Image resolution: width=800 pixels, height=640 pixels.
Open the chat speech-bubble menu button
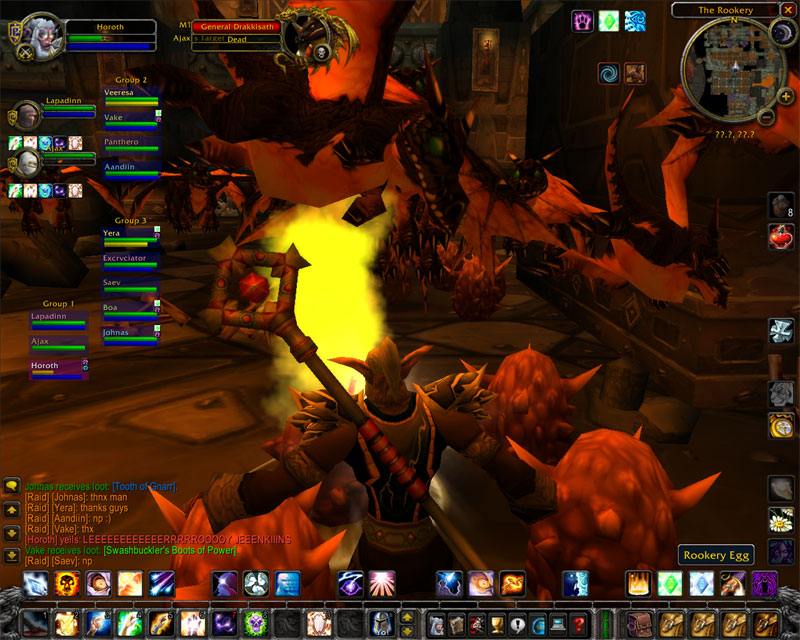coord(11,486)
